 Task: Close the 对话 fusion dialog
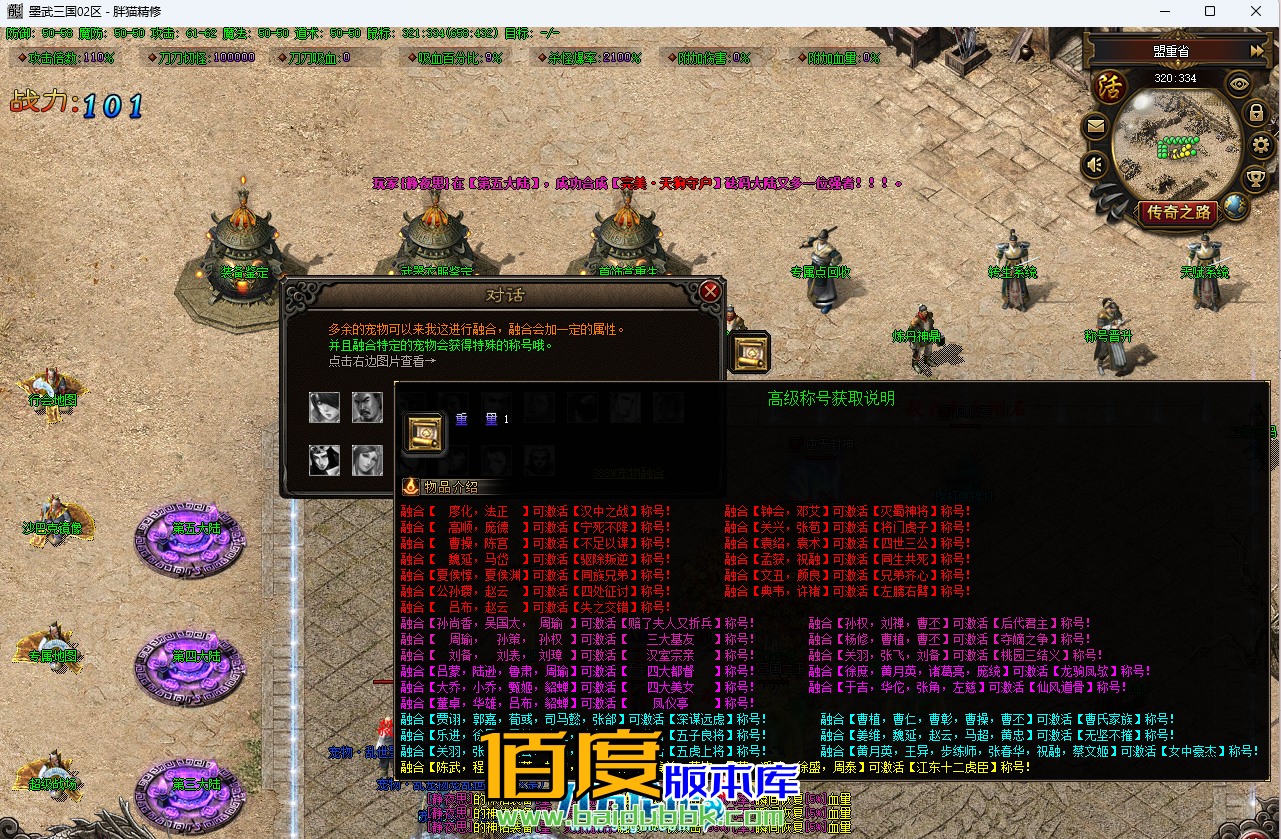pos(709,291)
